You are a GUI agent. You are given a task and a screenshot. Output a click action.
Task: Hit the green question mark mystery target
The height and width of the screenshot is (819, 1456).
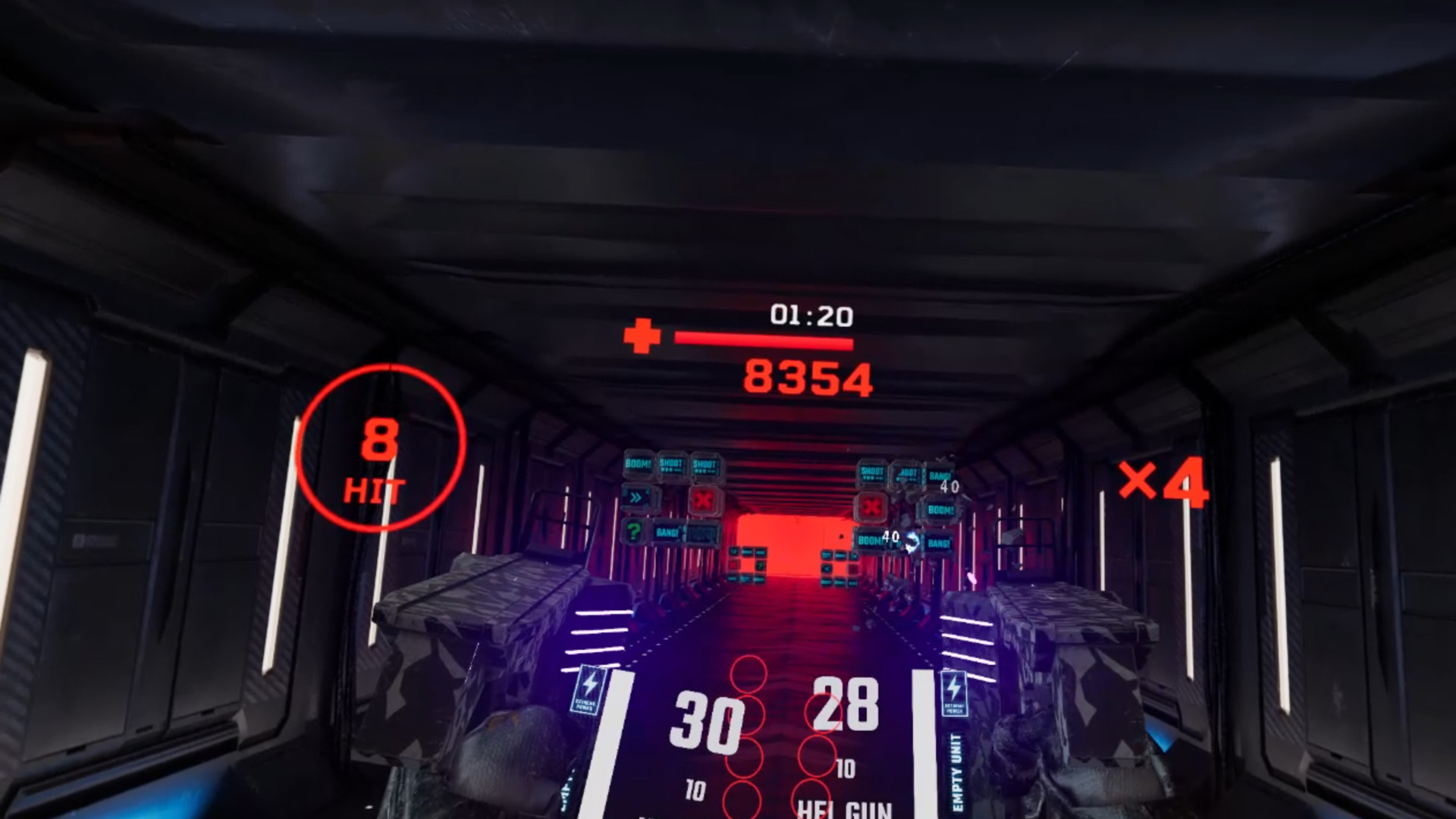point(633,531)
